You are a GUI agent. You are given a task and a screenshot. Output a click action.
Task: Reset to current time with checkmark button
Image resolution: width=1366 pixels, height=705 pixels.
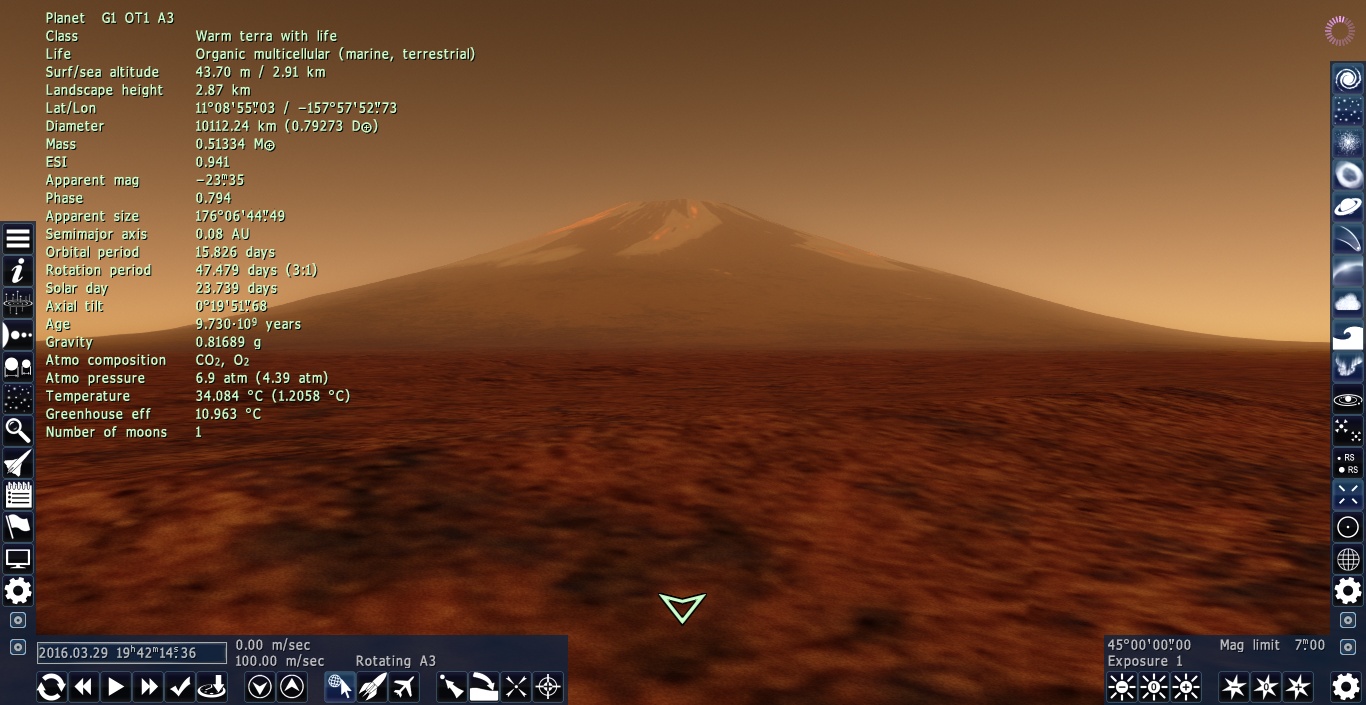coord(180,687)
